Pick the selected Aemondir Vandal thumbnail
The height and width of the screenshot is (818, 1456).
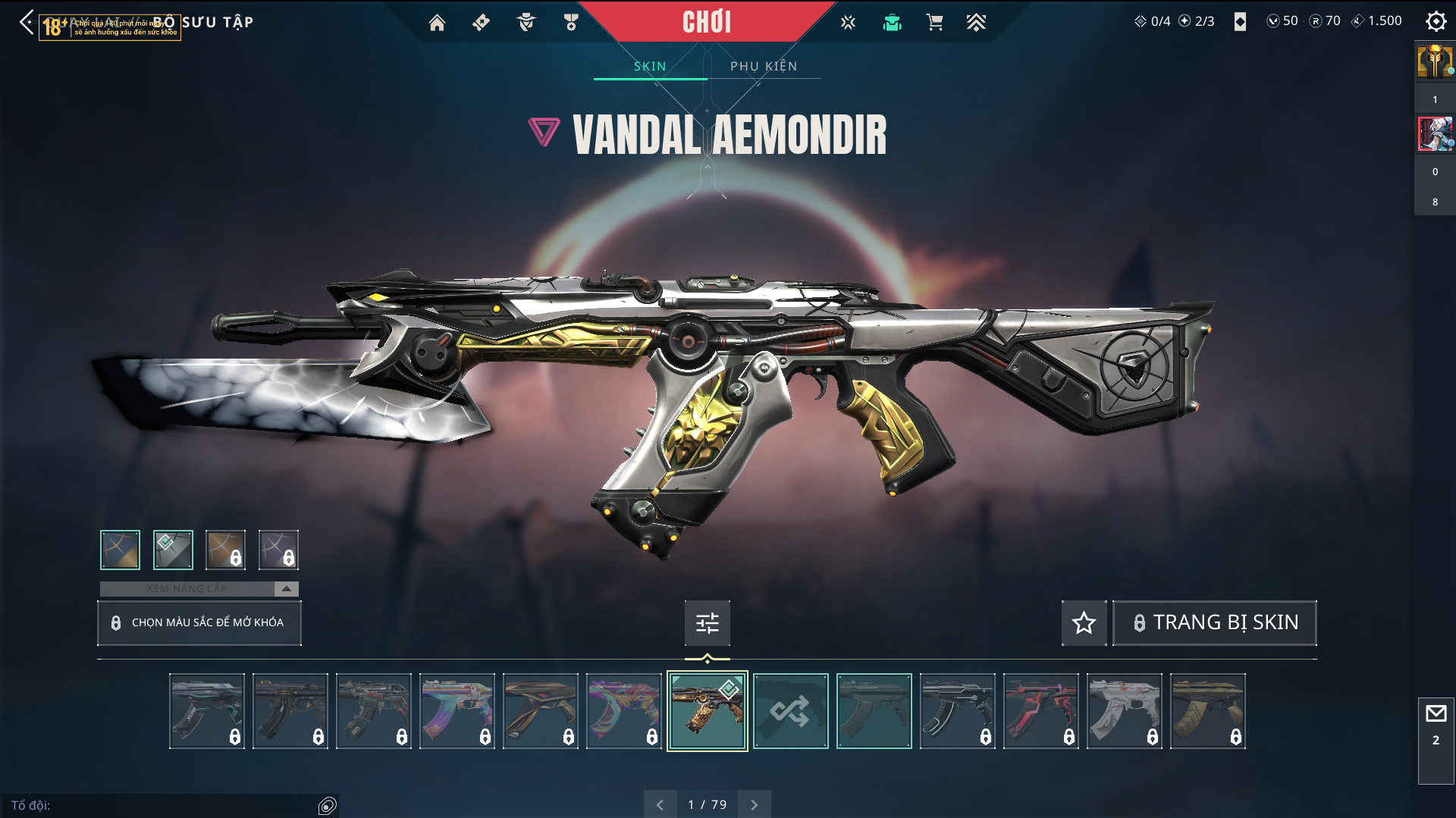point(707,711)
